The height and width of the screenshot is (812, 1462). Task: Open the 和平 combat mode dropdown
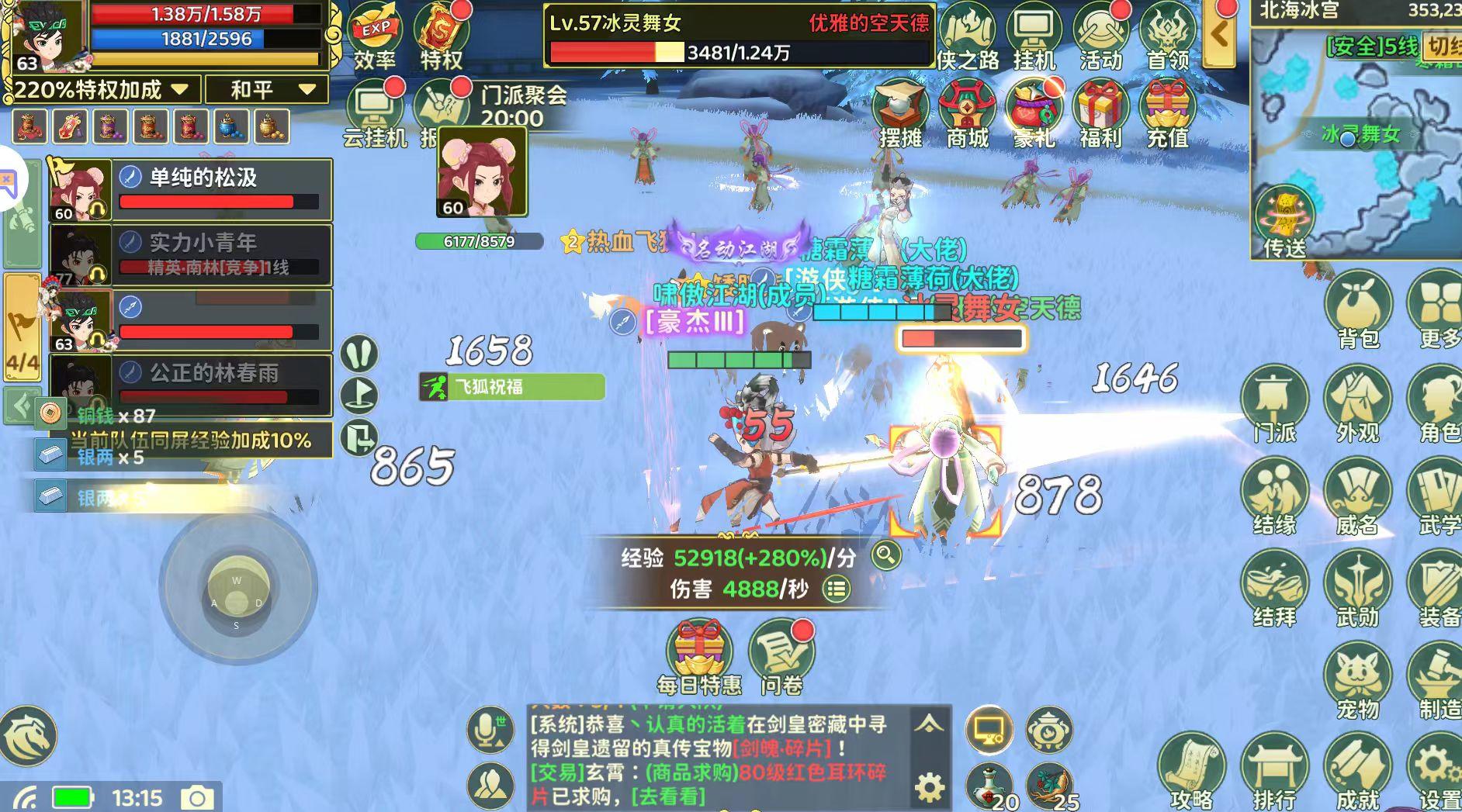pyautogui.click(x=268, y=90)
